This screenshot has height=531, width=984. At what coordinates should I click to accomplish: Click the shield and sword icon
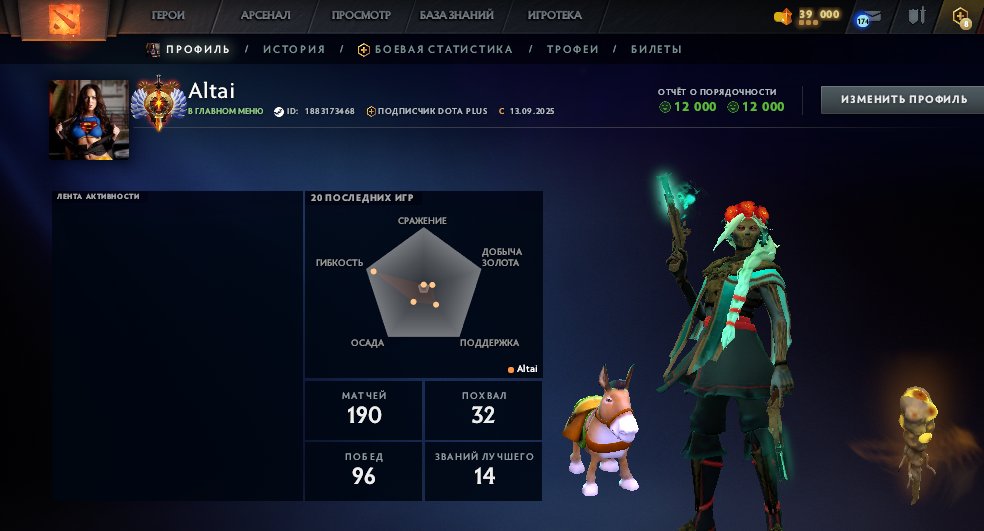pos(916,16)
